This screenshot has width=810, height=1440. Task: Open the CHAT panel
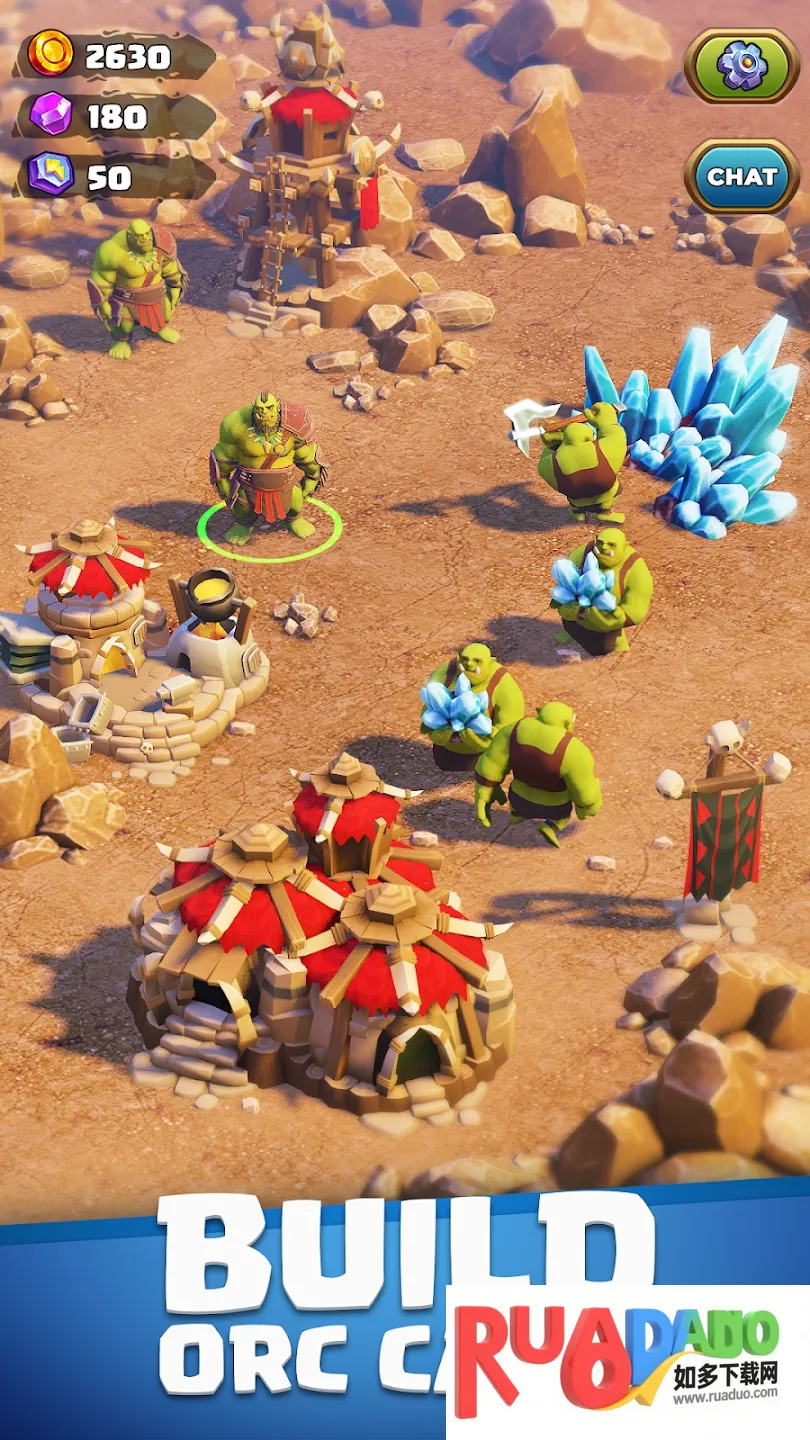[741, 177]
